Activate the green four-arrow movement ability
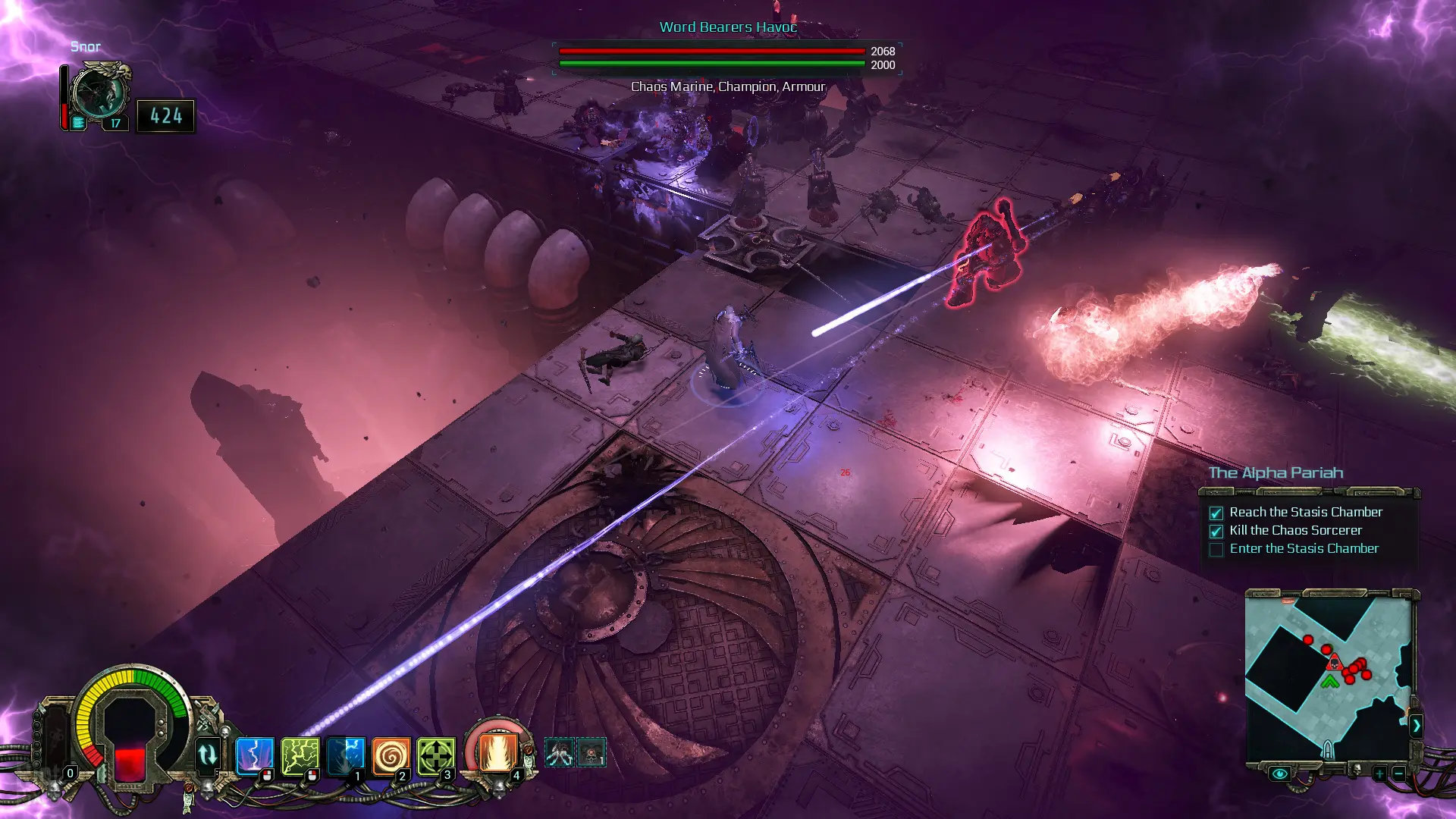 (436, 755)
